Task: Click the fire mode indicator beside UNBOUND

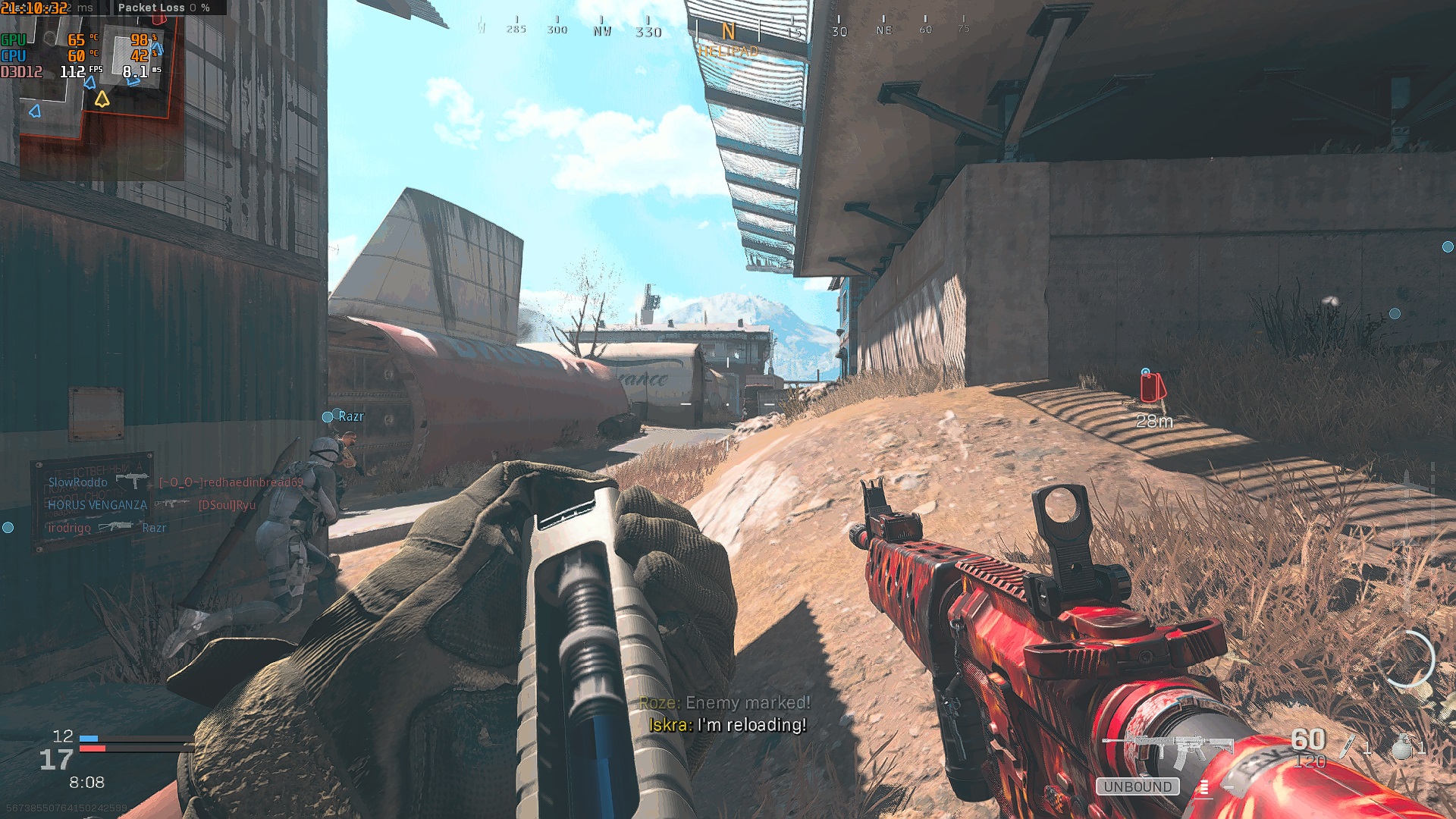Action: point(1203,788)
